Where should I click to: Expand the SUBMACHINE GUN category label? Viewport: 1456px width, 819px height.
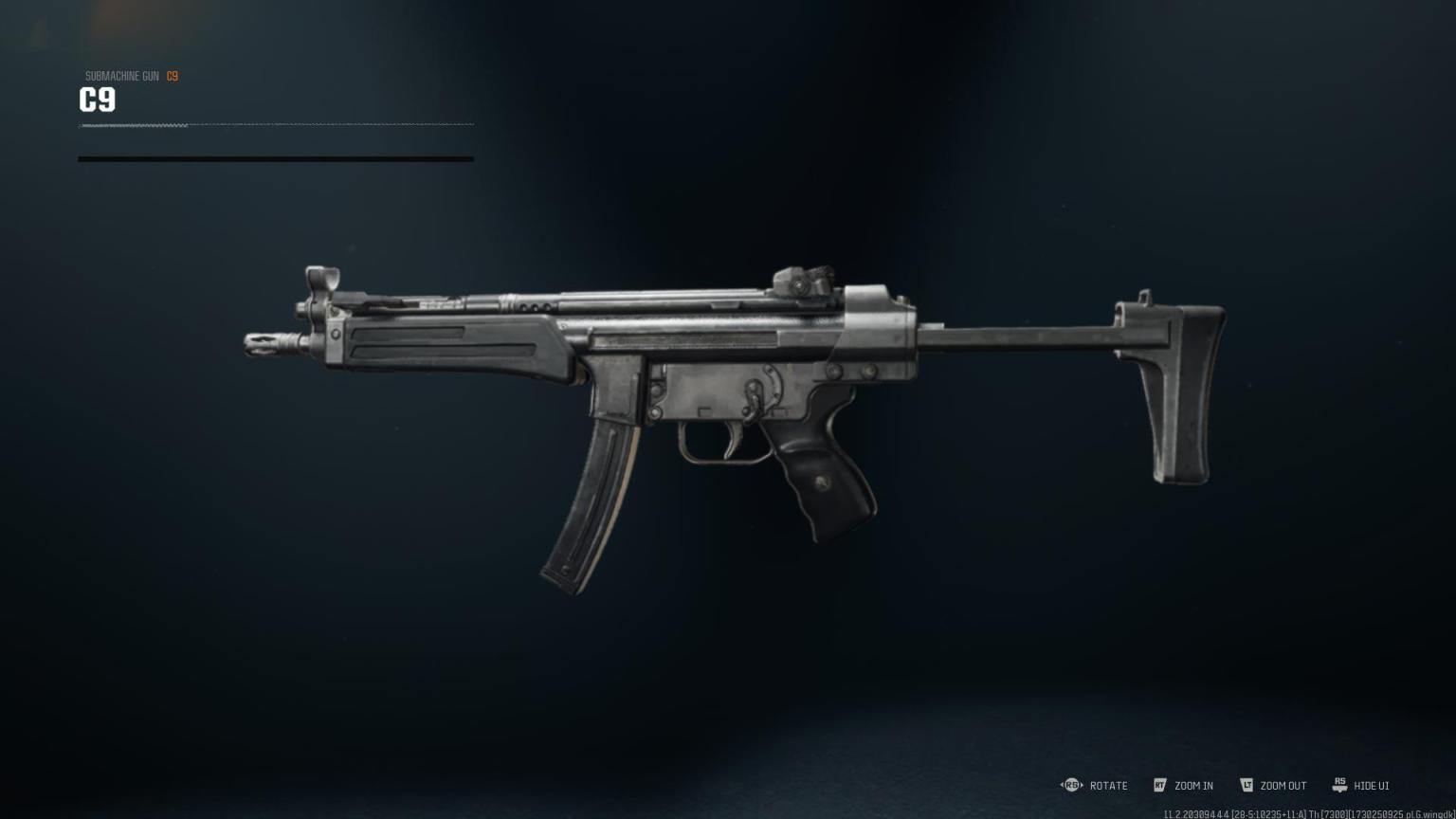pyautogui.click(x=121, y=76)
